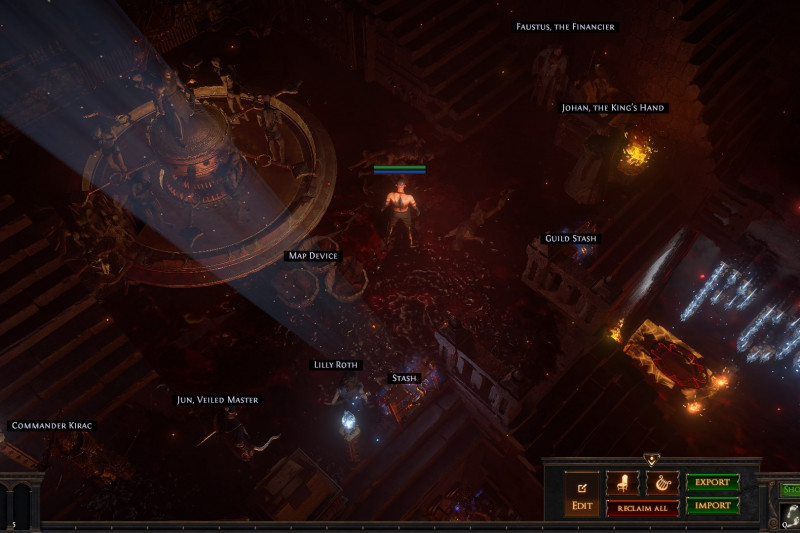Select the Map Device label
The width and height of the screenshot is (800, 533).
click(313, 256)
